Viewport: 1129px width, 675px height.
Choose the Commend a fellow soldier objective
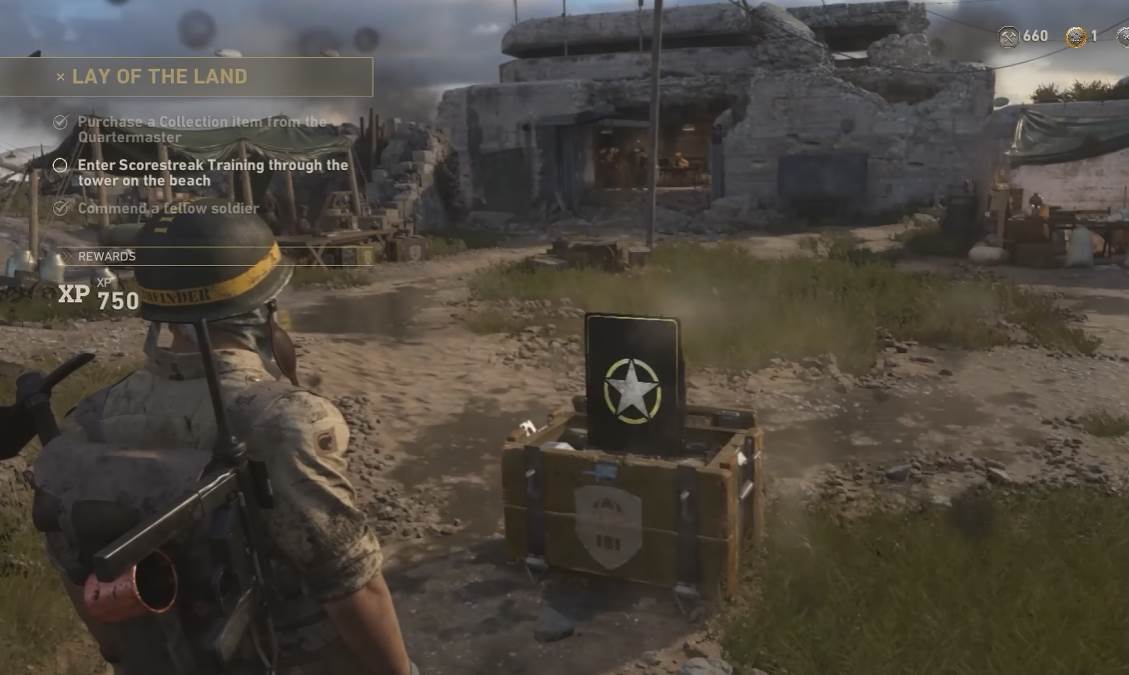167,208
